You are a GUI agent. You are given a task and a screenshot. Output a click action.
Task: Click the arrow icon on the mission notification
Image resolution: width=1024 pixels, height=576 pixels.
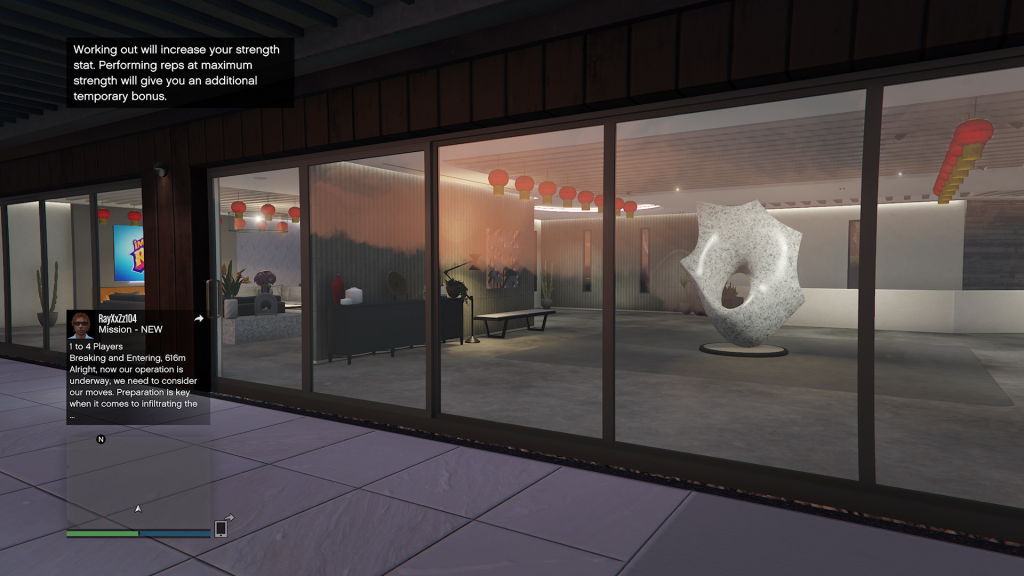coord(198,319)
